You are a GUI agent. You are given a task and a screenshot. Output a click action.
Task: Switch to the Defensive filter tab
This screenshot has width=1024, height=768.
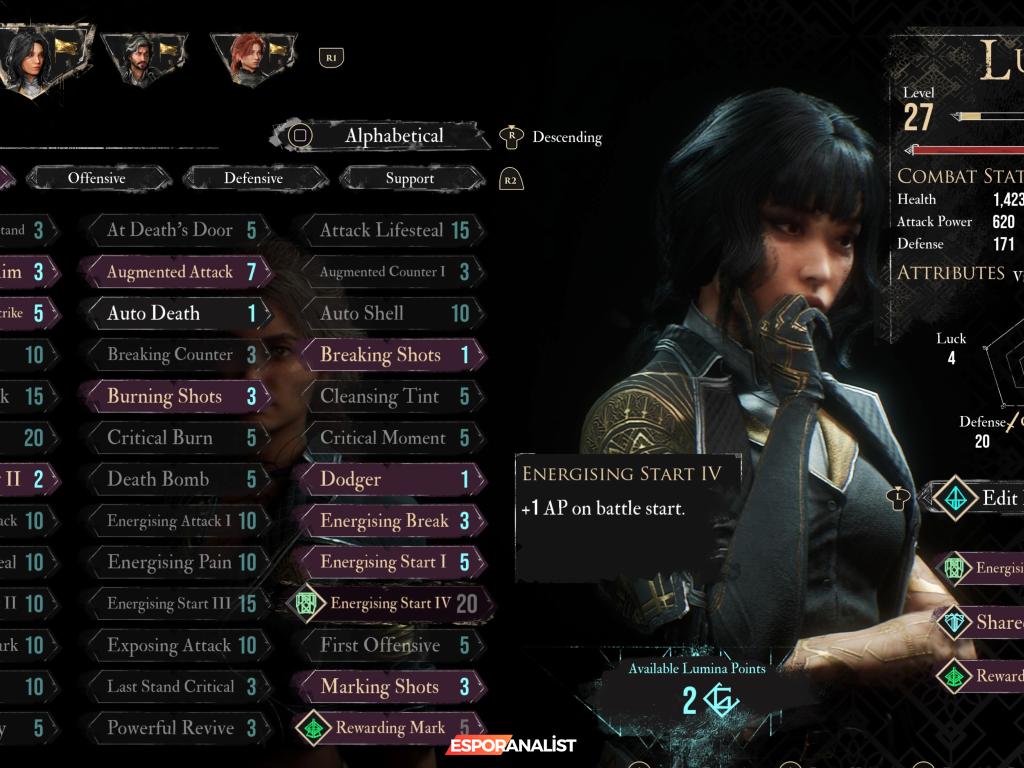pos(253,178)
